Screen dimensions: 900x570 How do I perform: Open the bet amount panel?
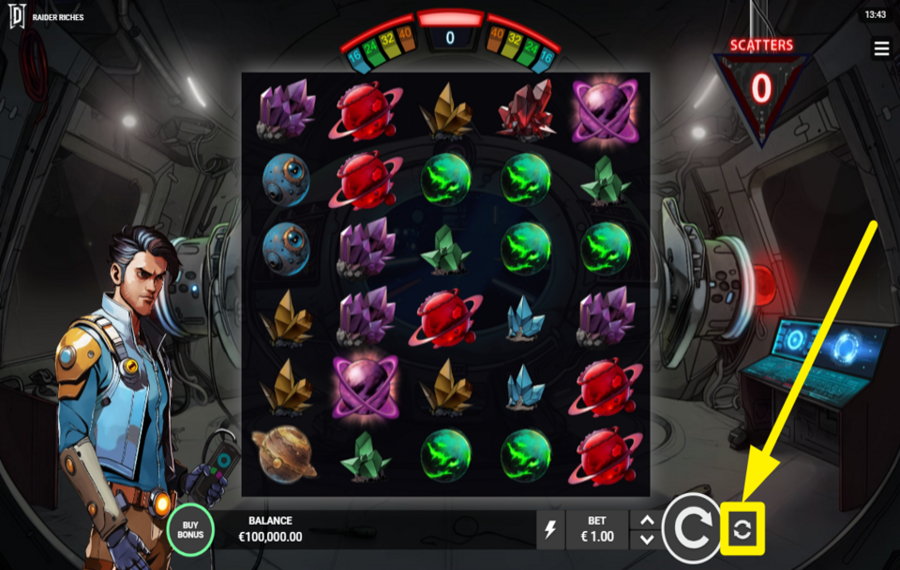click(597, 529)
